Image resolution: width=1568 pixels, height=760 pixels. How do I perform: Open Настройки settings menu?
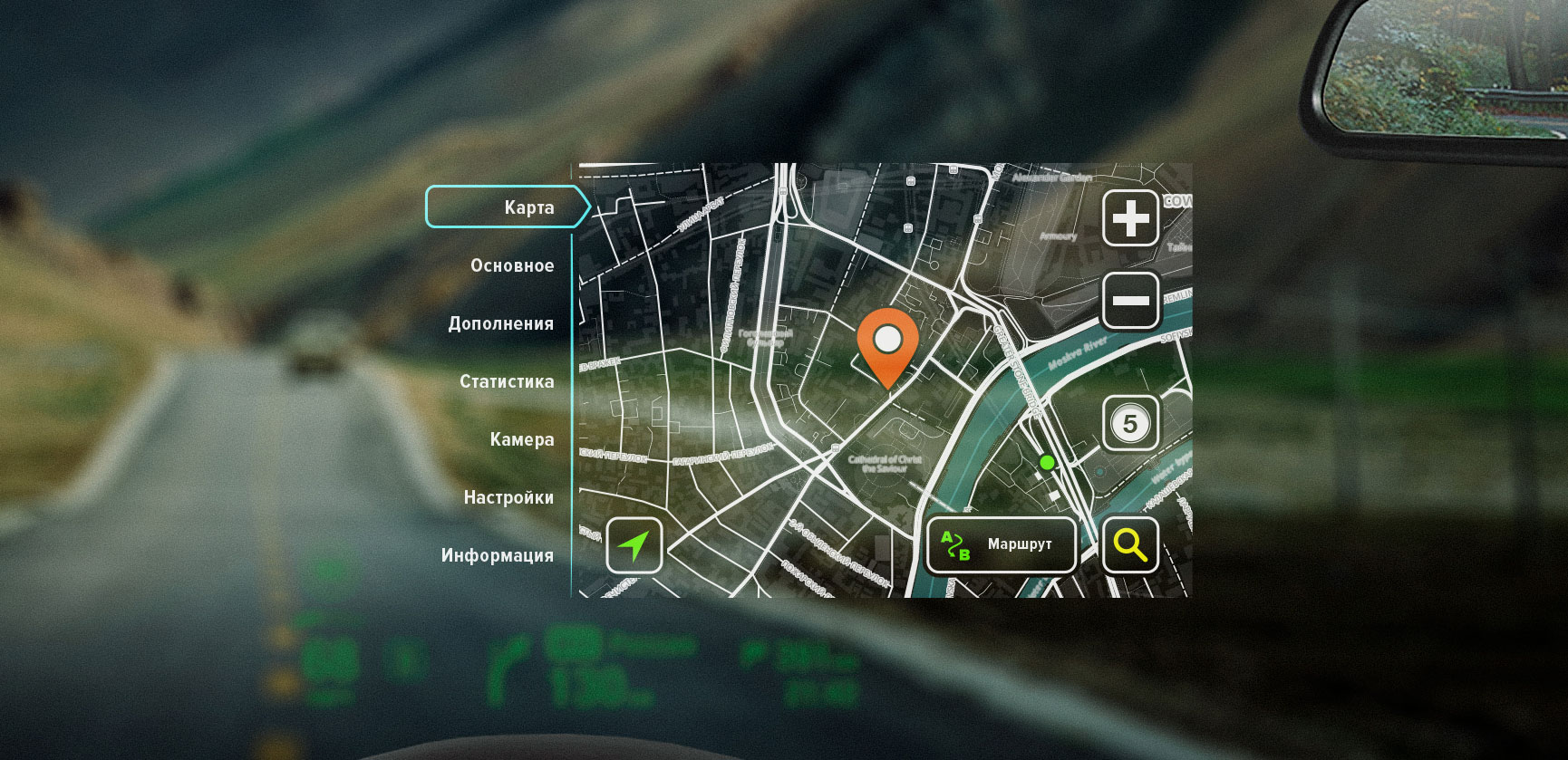(x=508, y=497)
